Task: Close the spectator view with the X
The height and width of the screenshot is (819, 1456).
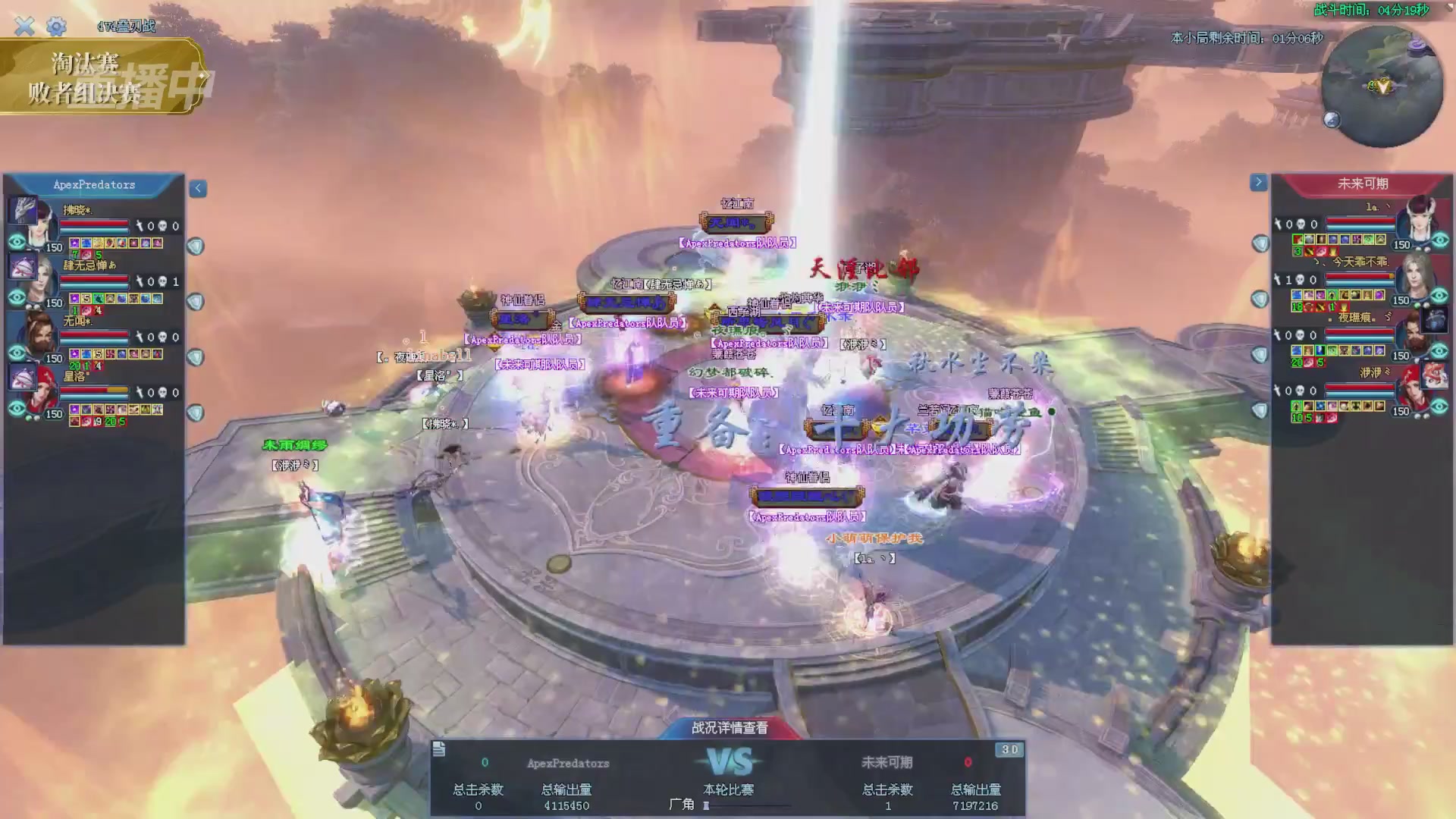Action: [x=24, y=27]
